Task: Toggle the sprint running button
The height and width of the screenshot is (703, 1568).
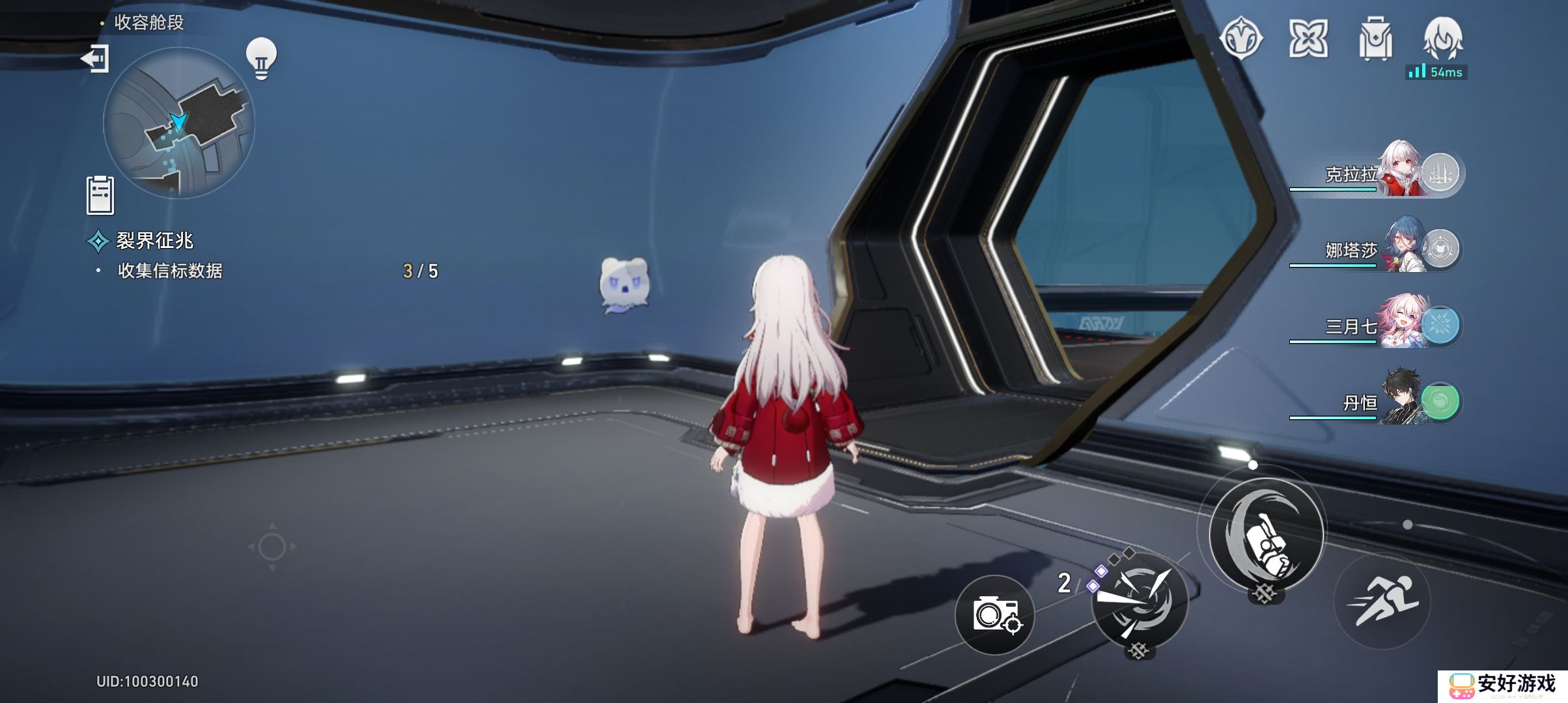Action: coord(1382,601)
